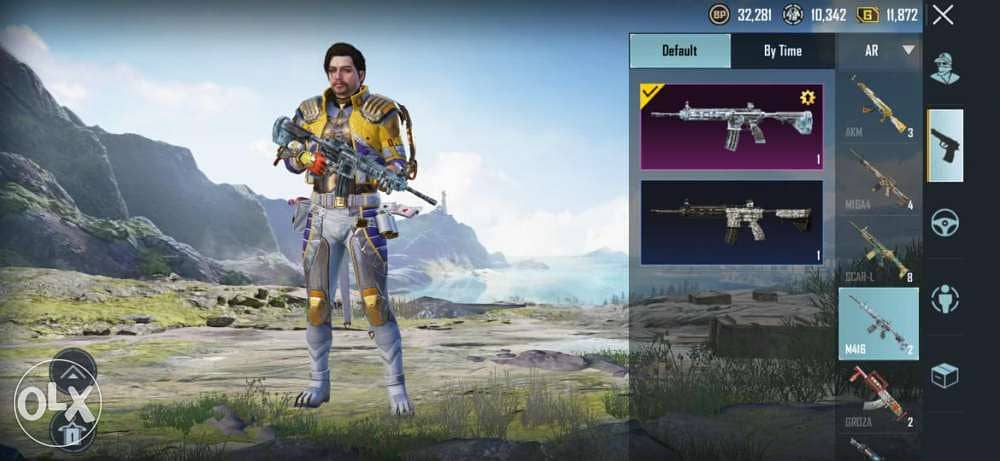Open the parachute figure category
Viewport: 1000px width, 461px height.
click(x=945, y=298)
